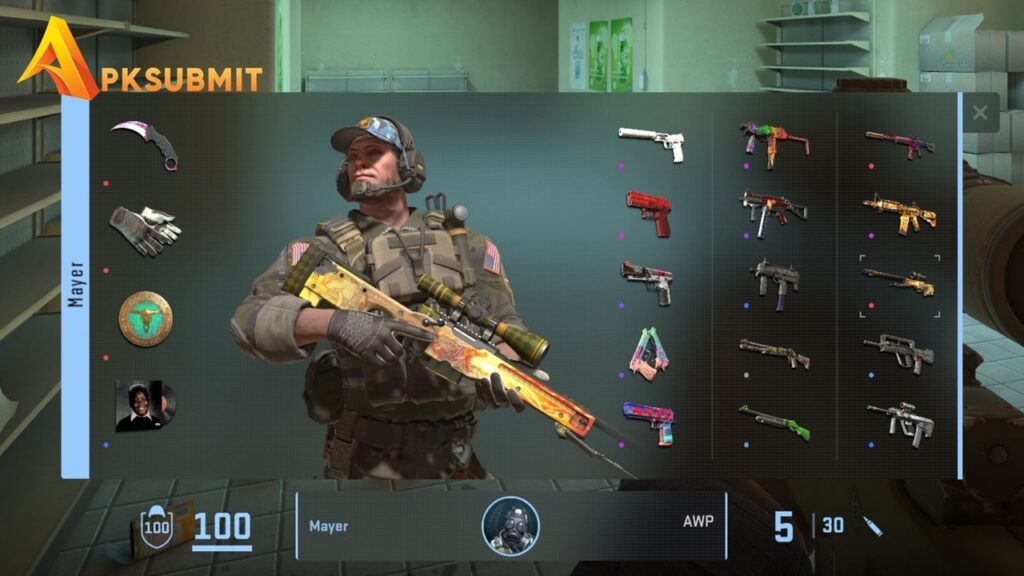Click Mayer's gas mask avatar
The height and width of the screenshot is (576, 1024).
[510, 526]
